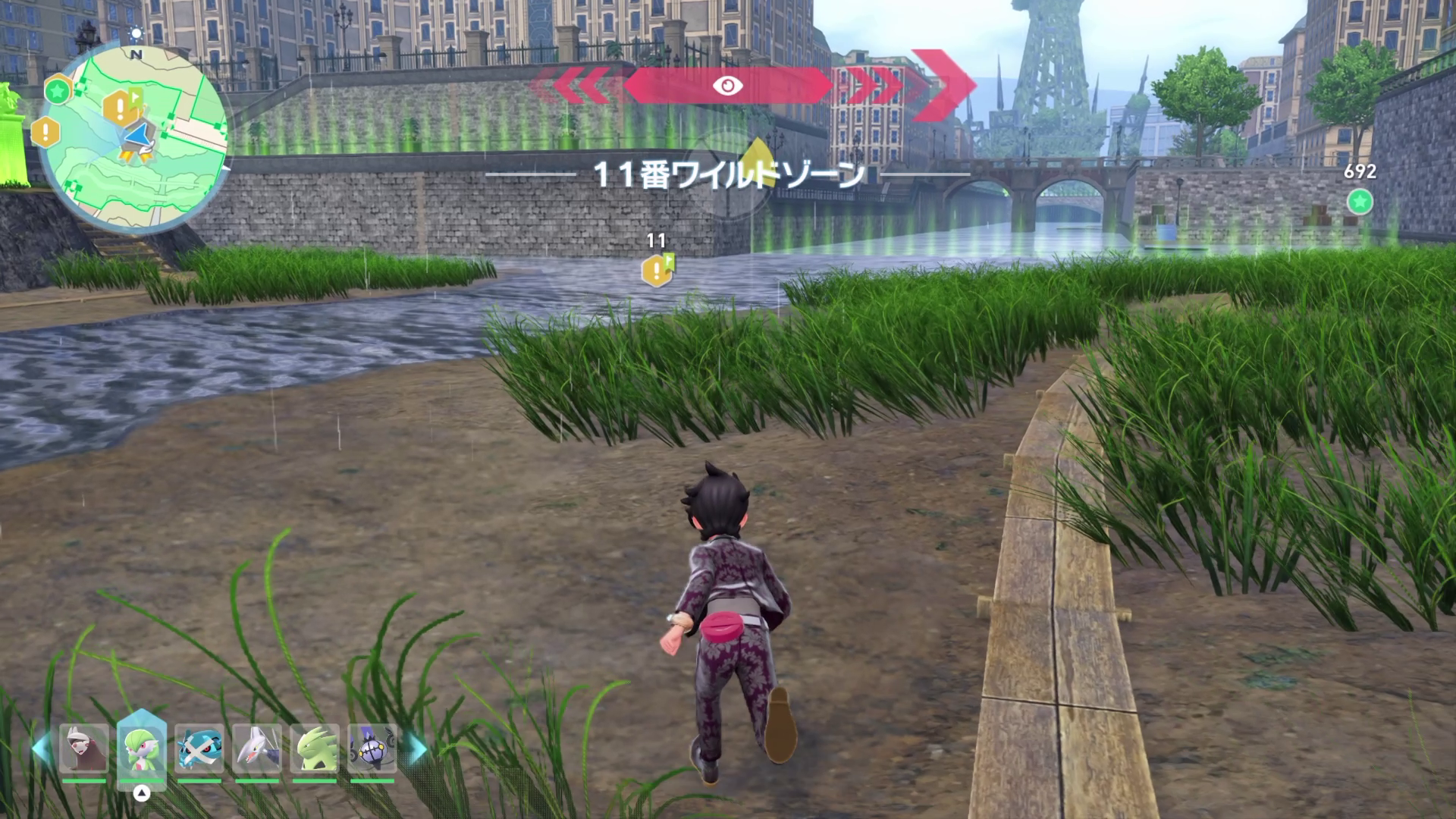Click the green star marker on the minimap

[56, 91]
